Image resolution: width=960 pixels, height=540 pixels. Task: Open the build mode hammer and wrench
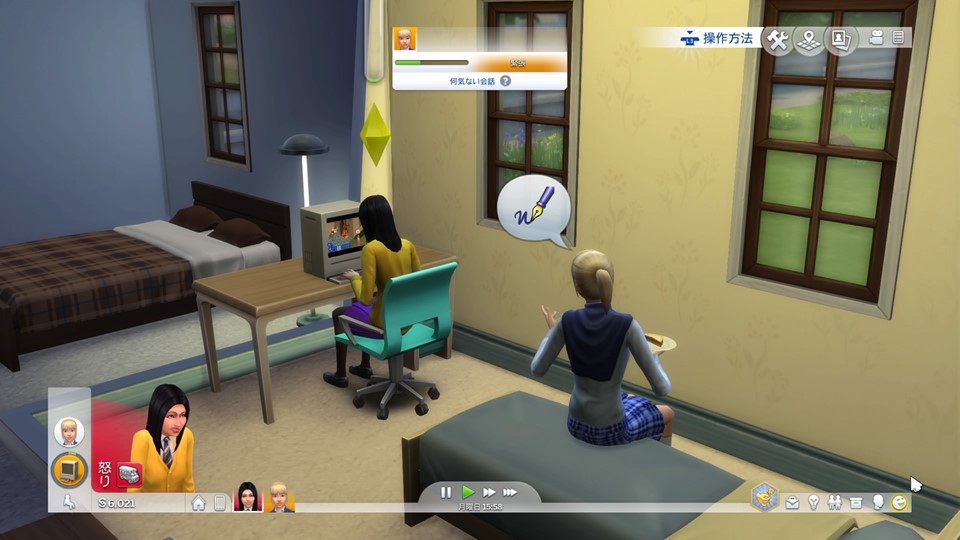tap(777, 39)
